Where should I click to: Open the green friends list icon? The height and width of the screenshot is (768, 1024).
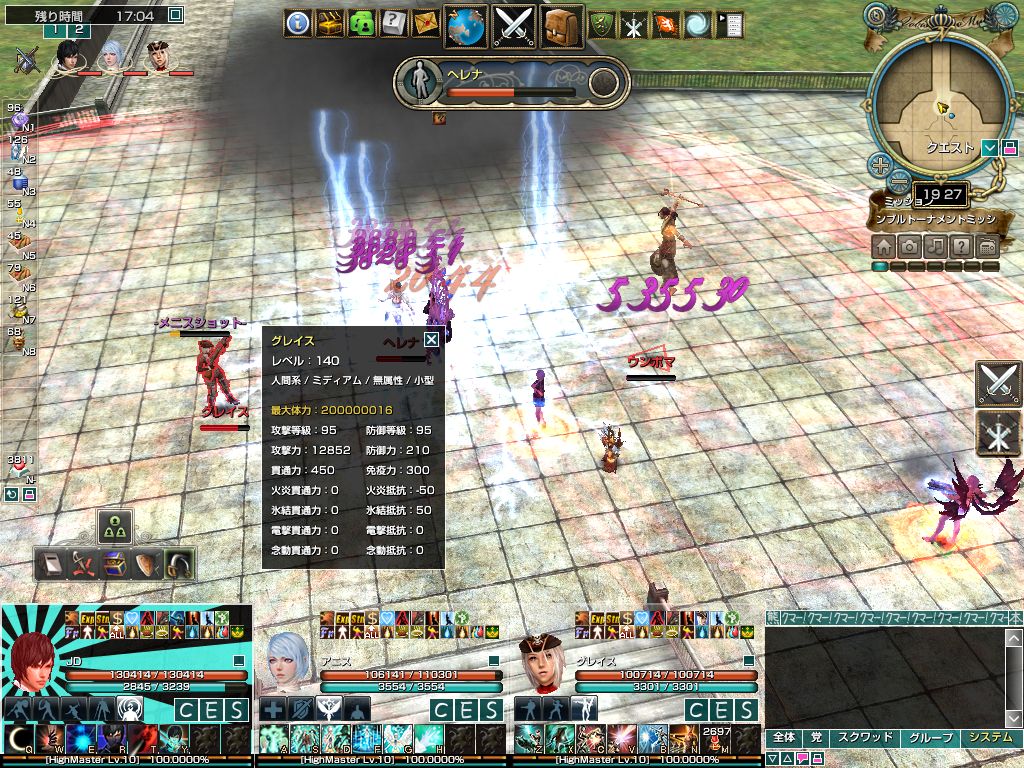click(x=362, y=23)
